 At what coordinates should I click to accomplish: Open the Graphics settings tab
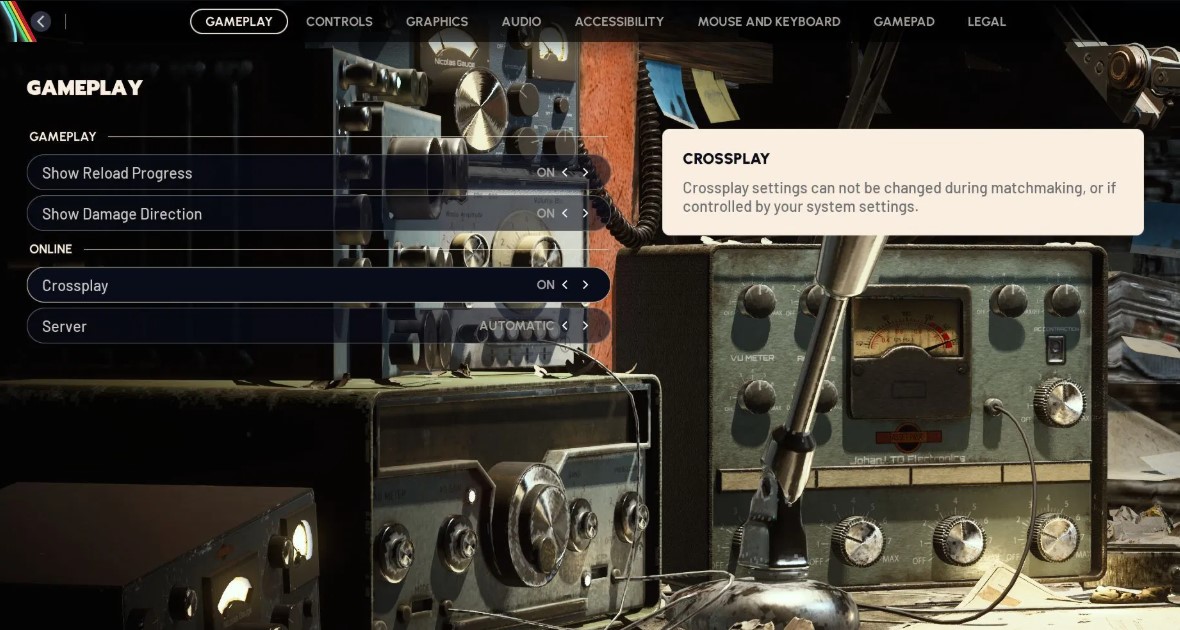[x=437, y=21]
